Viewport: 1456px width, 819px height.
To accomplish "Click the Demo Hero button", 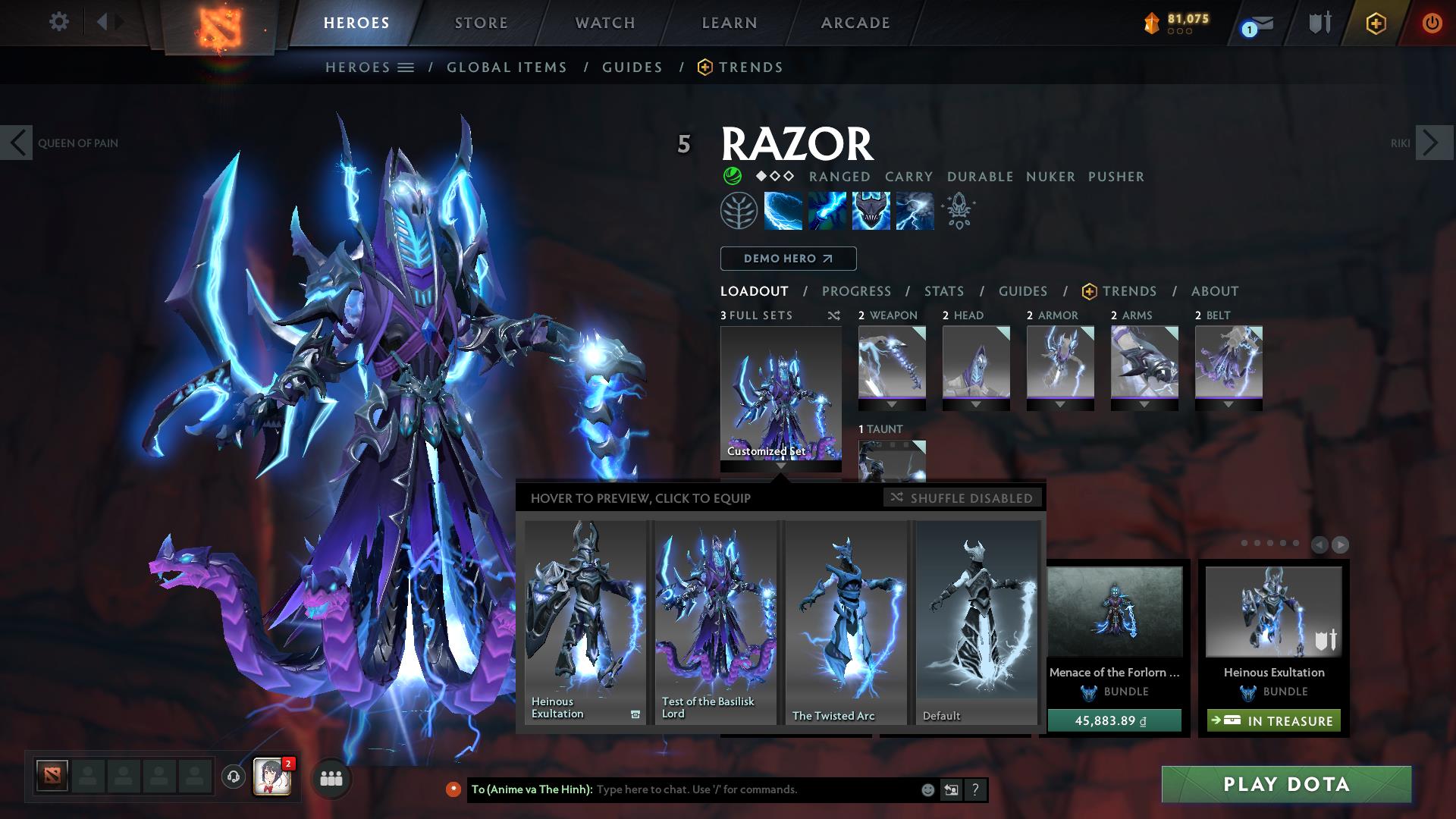I will 787,258.
